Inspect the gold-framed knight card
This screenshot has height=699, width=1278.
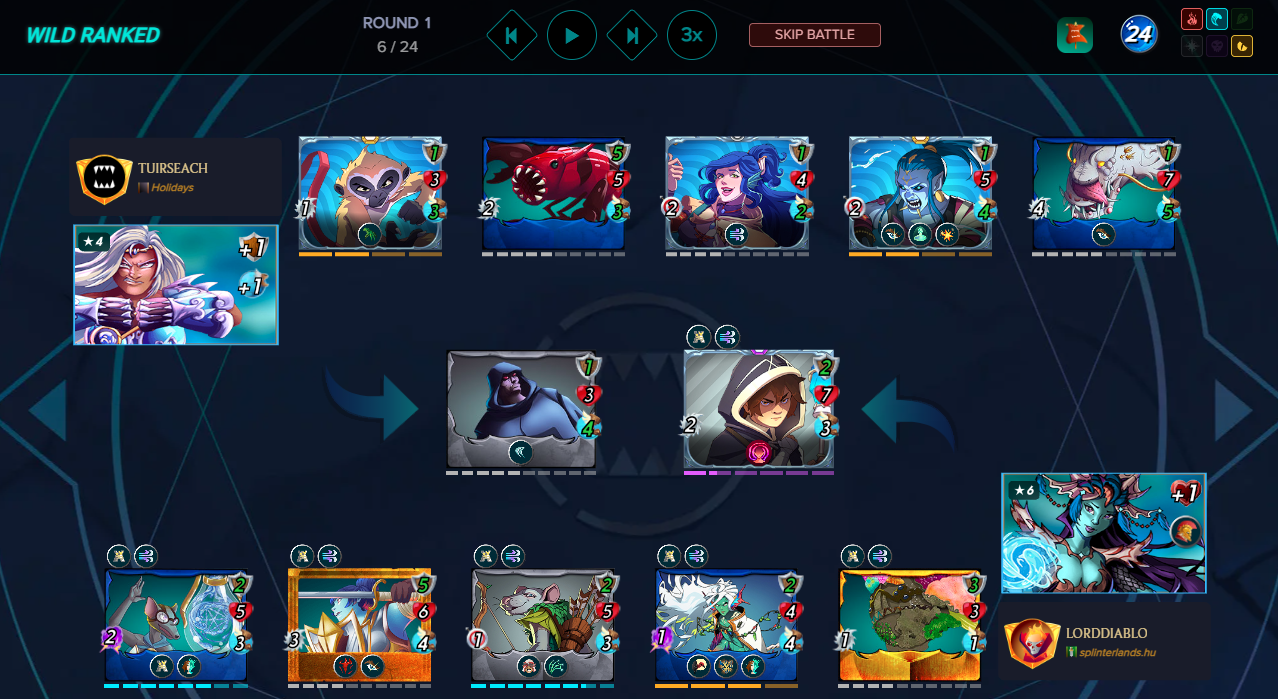click(359, 625)
